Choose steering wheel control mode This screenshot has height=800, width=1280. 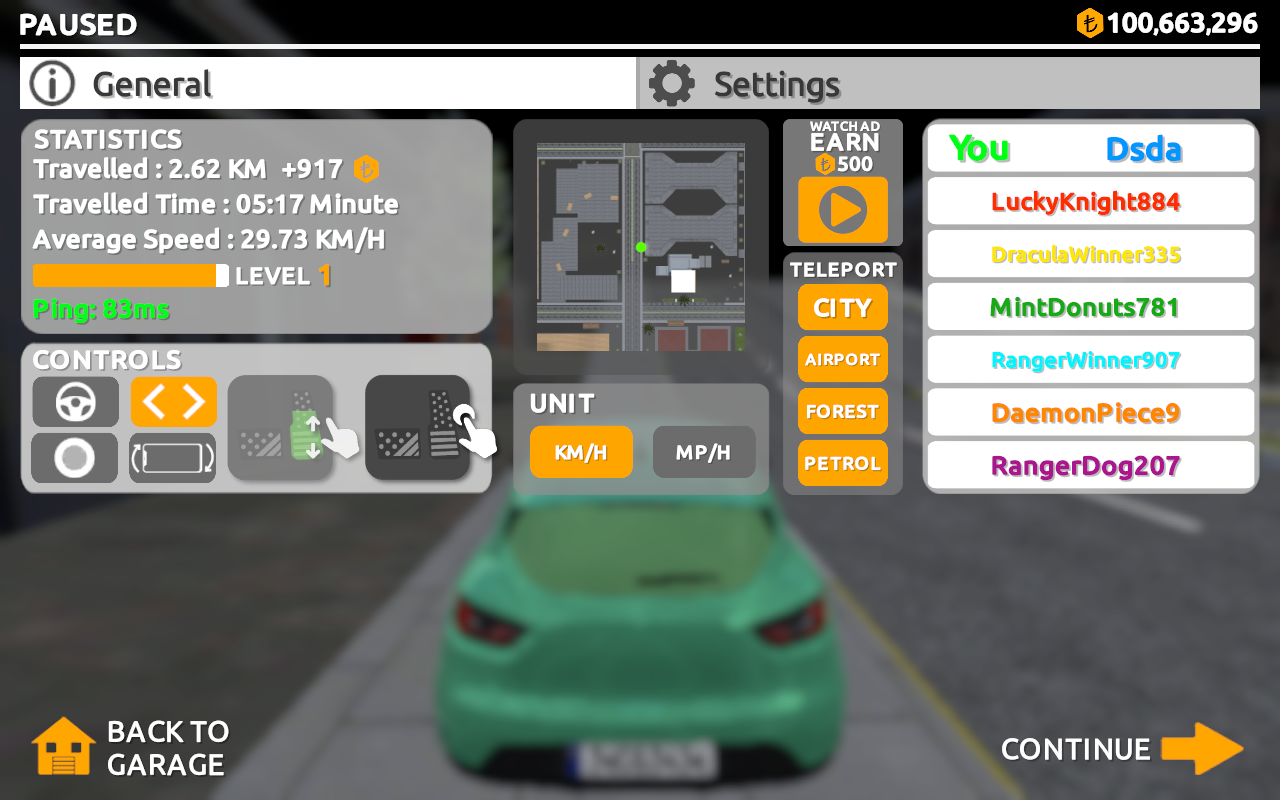75,402
